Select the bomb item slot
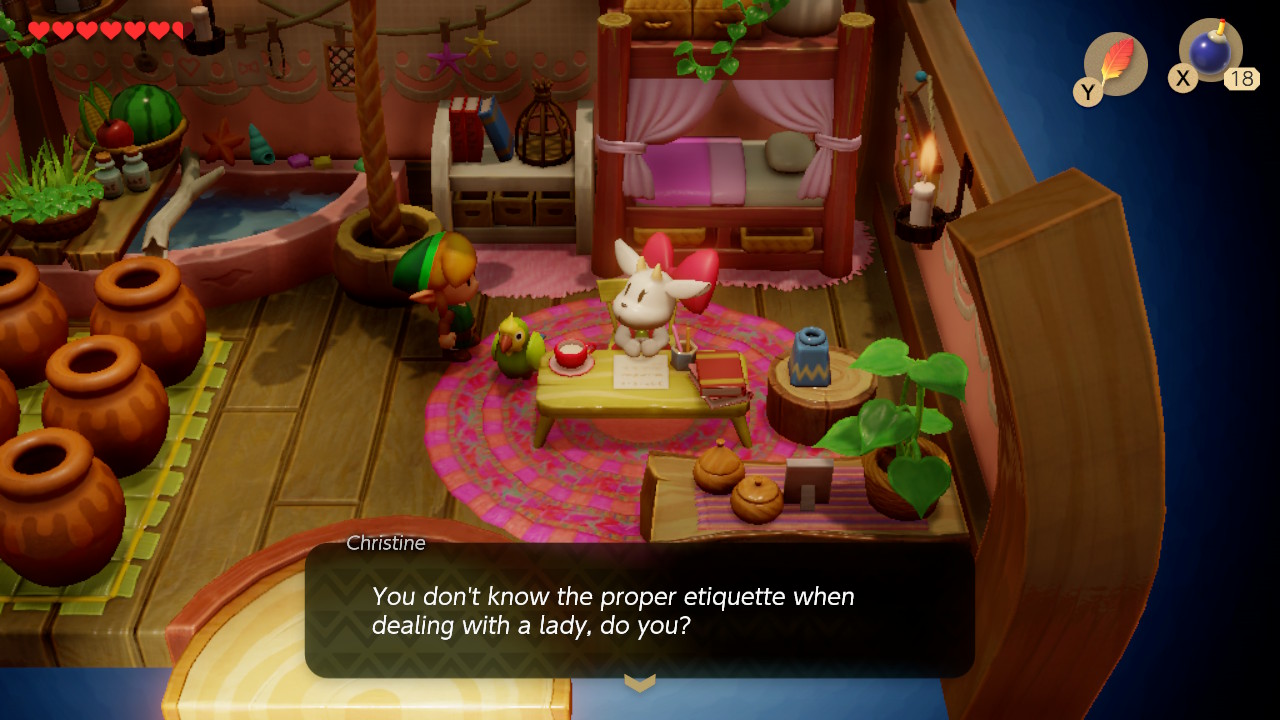This screenshot has width=1280, height=720. pos(1210,51)
